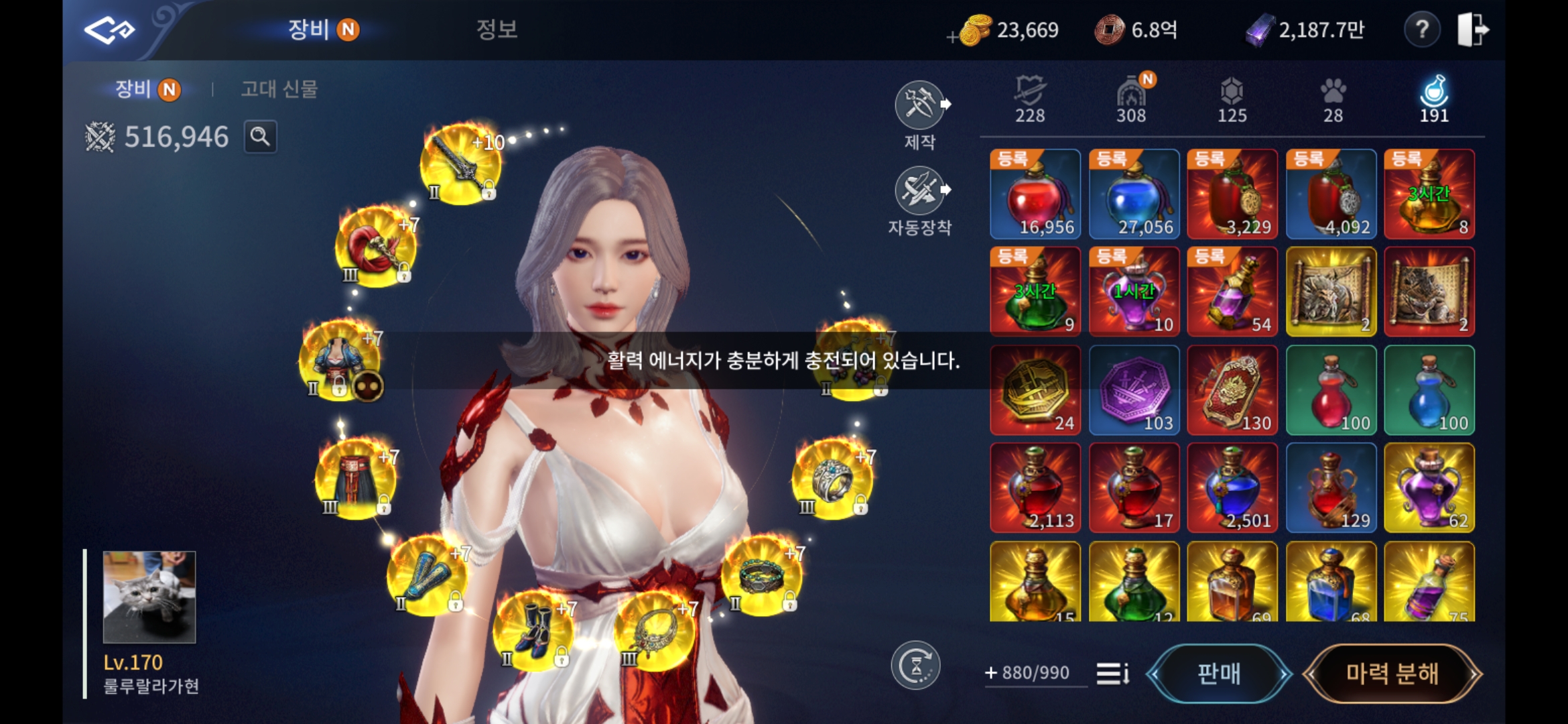The height and width of the screenshot is (724, 1568).
Task: Inspect combat power with the magnifier button
Action: [260, 137]
